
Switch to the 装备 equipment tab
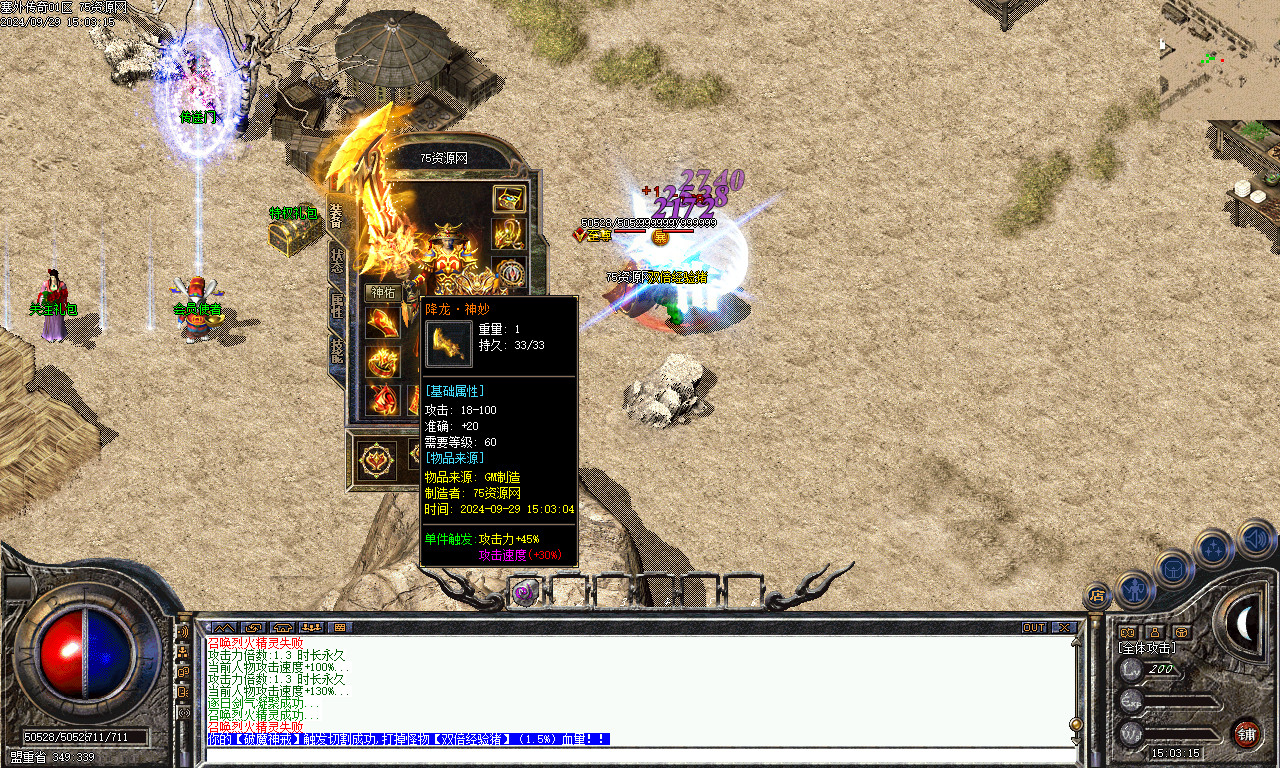tap(337, 216)
